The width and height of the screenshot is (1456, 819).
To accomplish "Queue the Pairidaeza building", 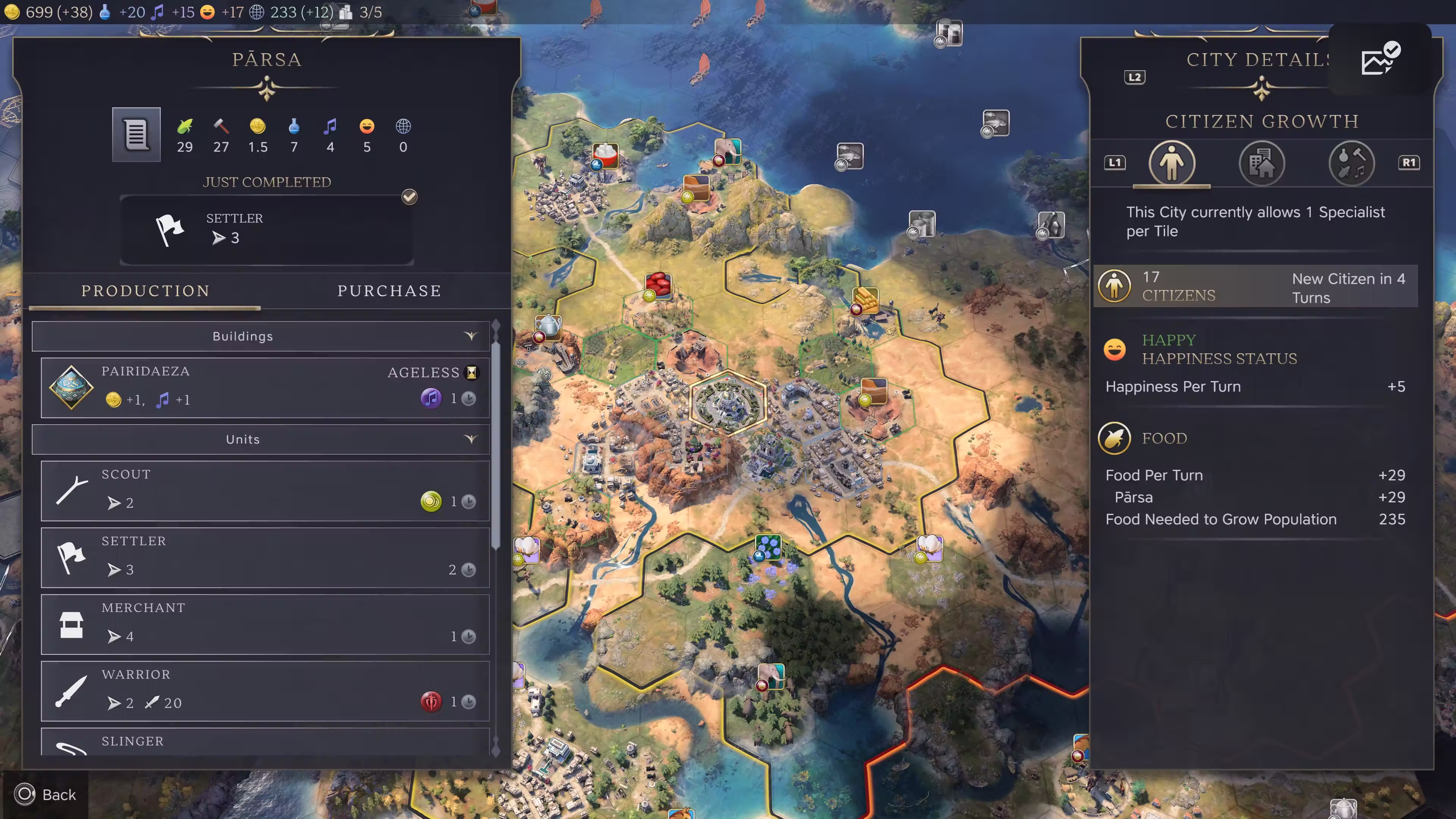I will (x=265, y=387).
